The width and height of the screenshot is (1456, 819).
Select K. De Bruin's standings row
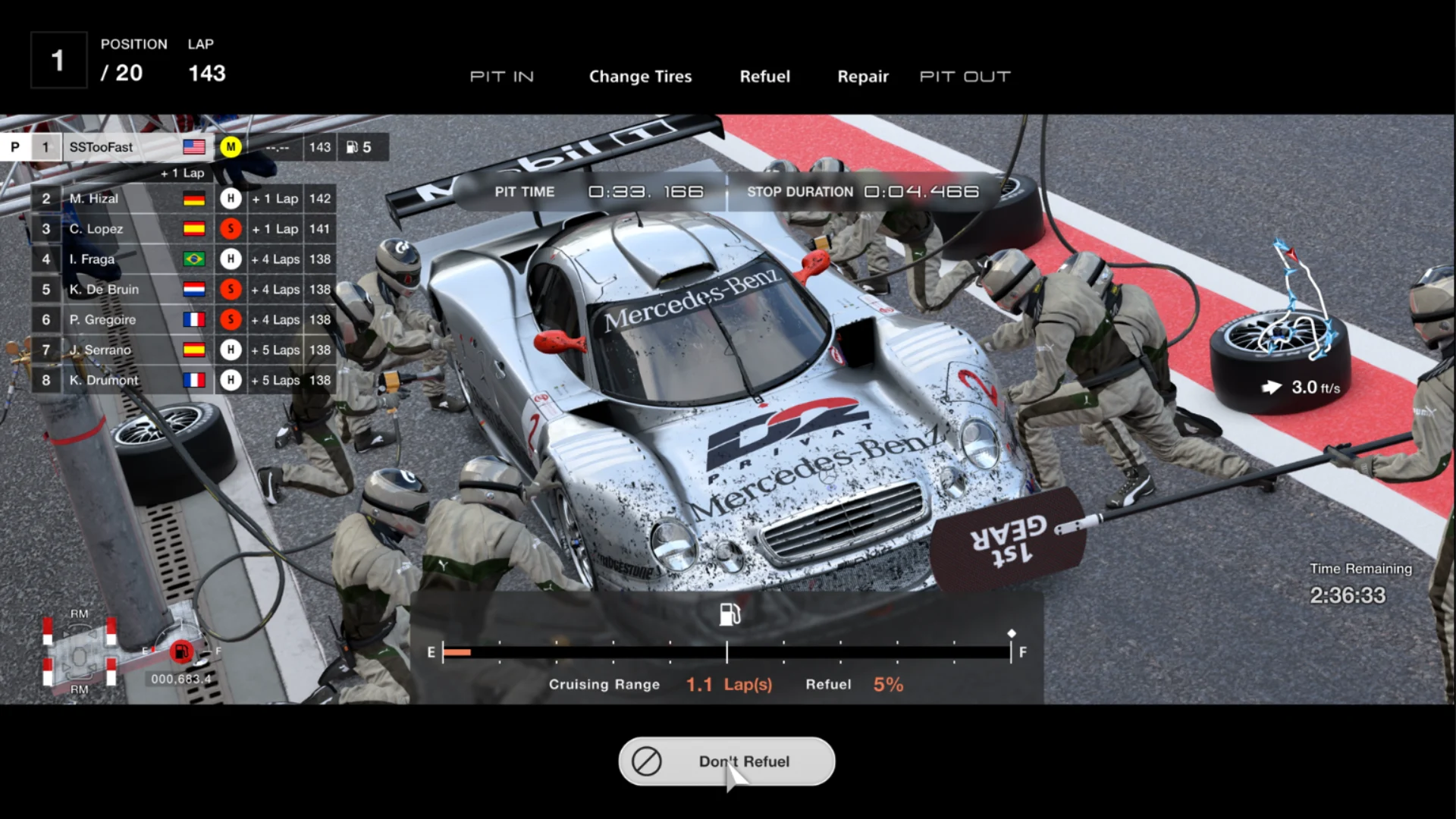182,290
